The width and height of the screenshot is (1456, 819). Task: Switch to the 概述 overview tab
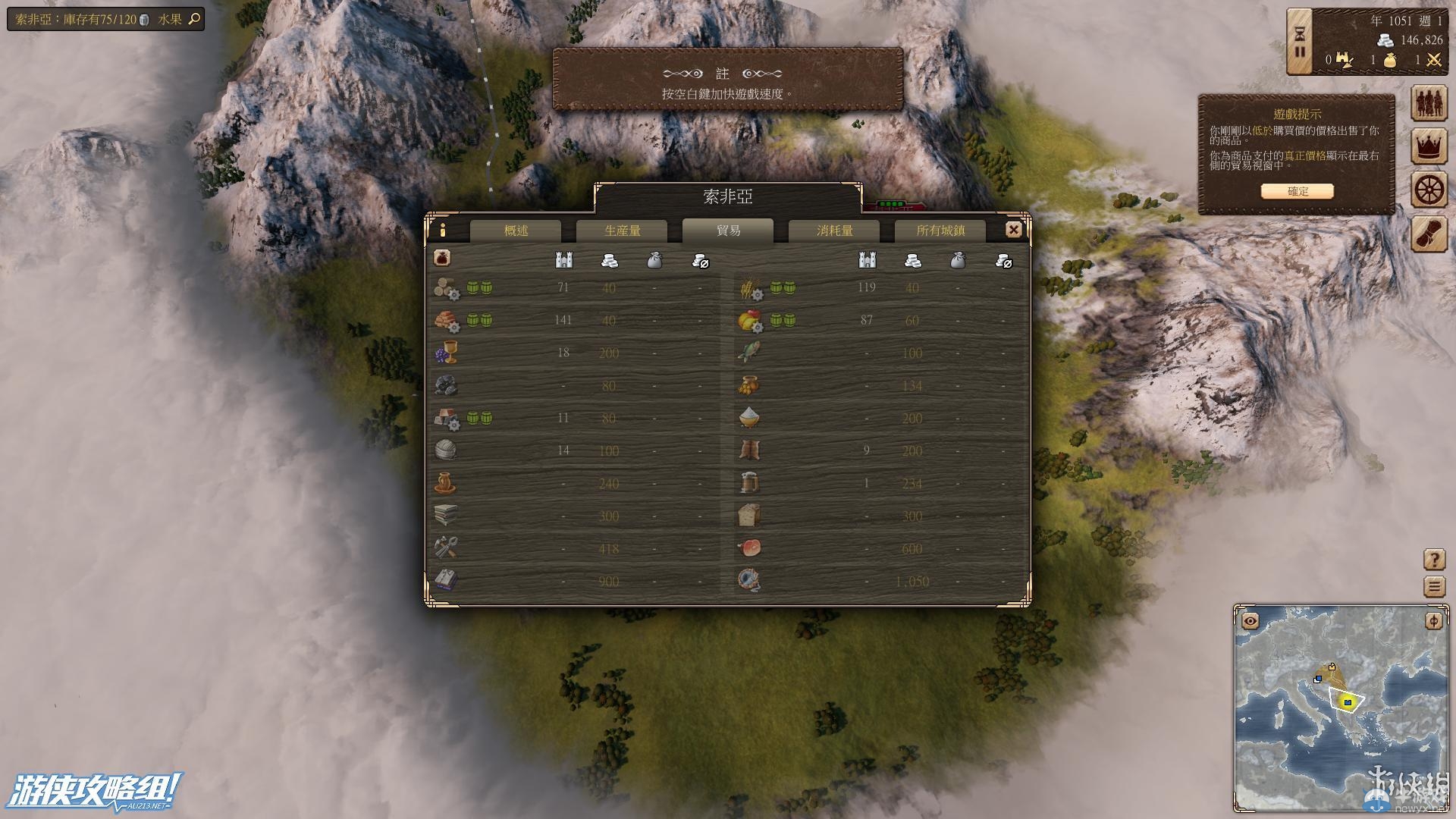pyautogui.click(x=516, y=231)
